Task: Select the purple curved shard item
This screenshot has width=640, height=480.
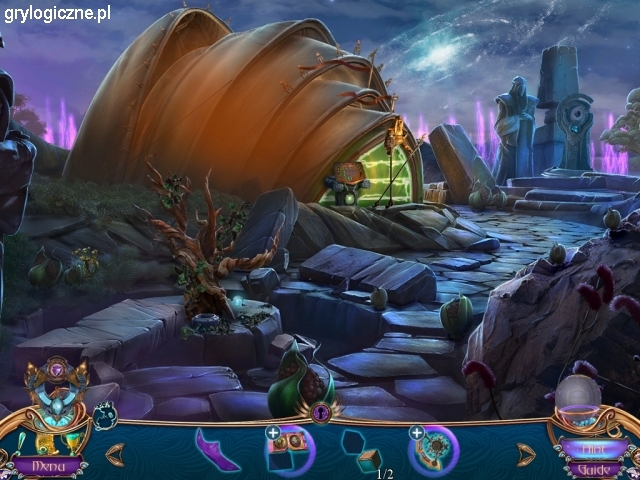Action: (x=216, y=450)
